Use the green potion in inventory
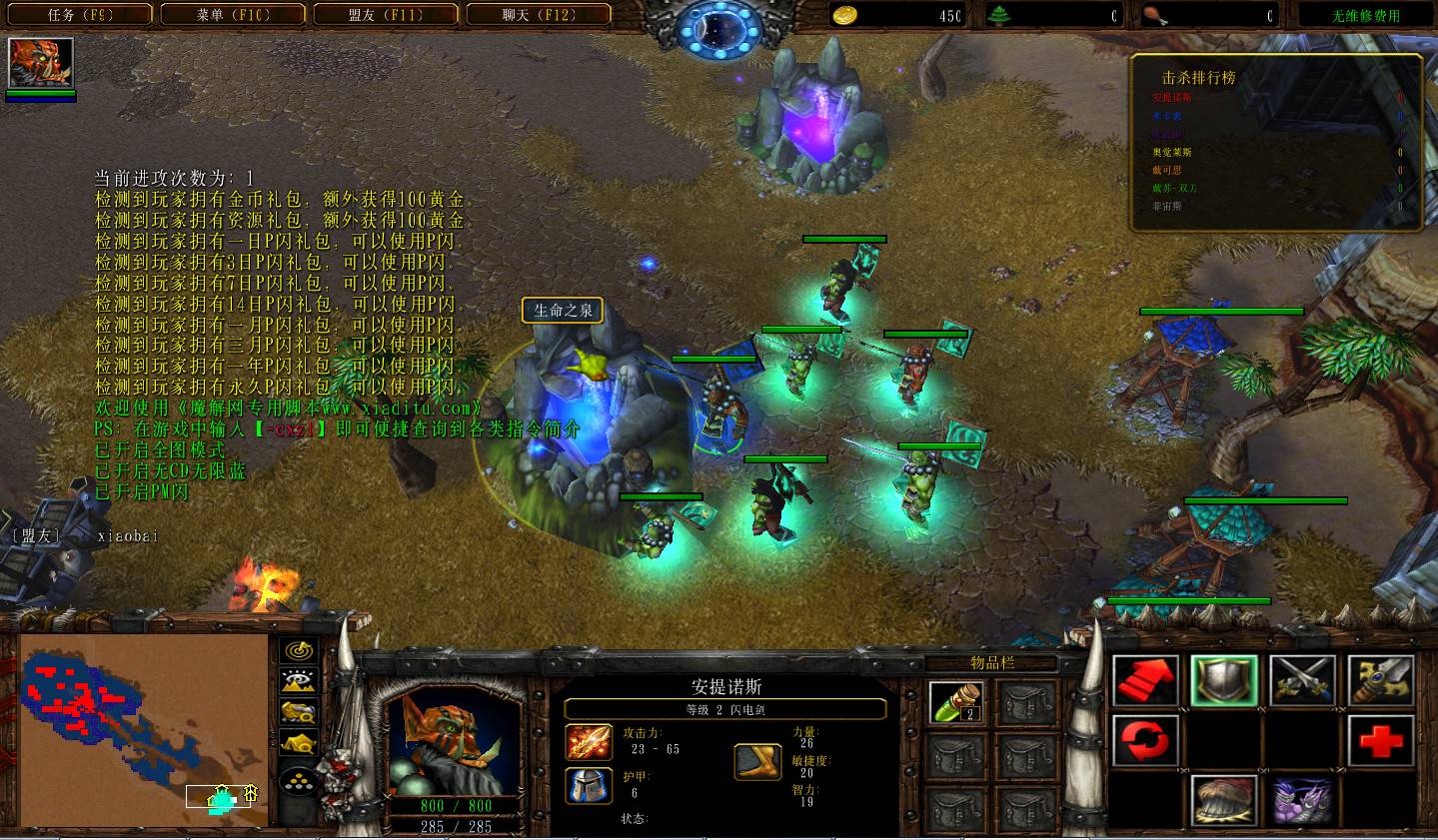Image resolution: width=1438 pixels, height=840 pixels. (956, 702)
